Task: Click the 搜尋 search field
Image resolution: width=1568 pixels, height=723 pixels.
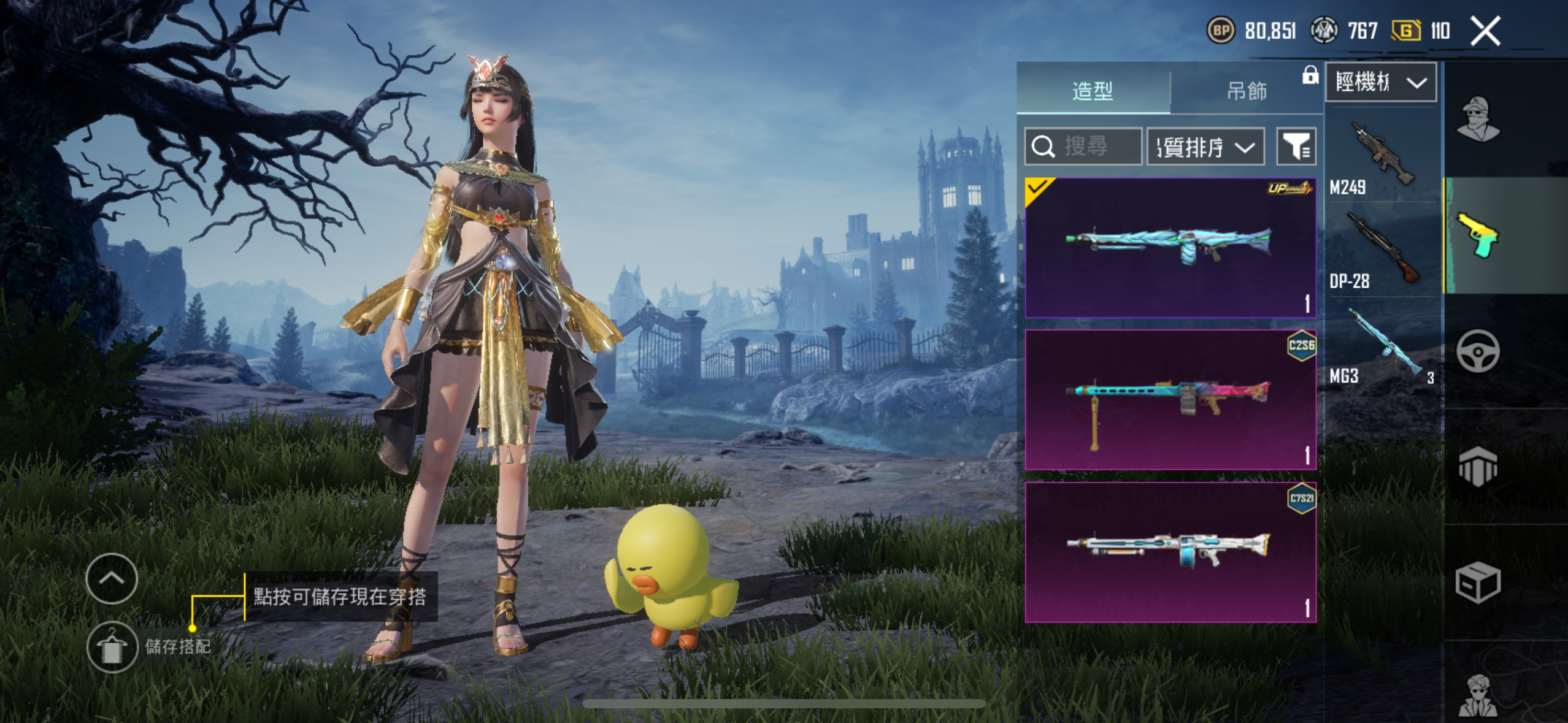Action: coord(1083,147)
